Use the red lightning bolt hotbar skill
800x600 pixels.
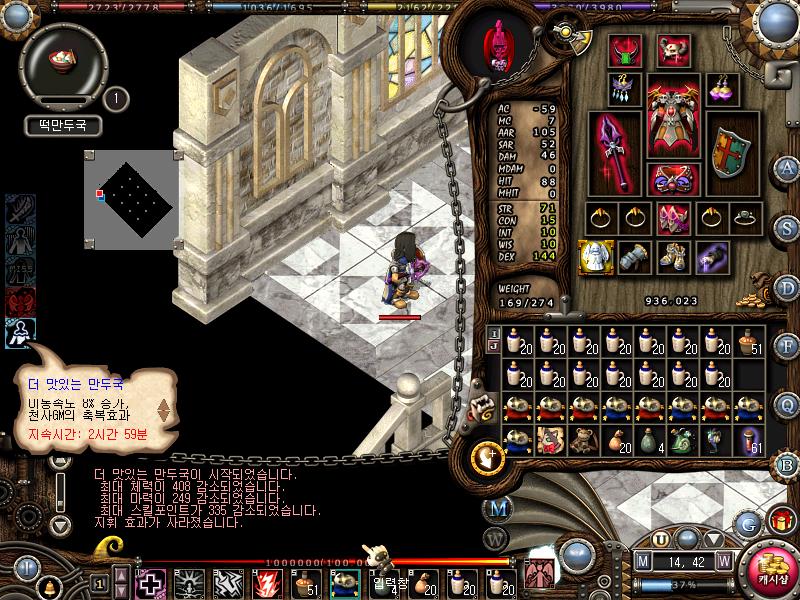(x=268, y=583)
